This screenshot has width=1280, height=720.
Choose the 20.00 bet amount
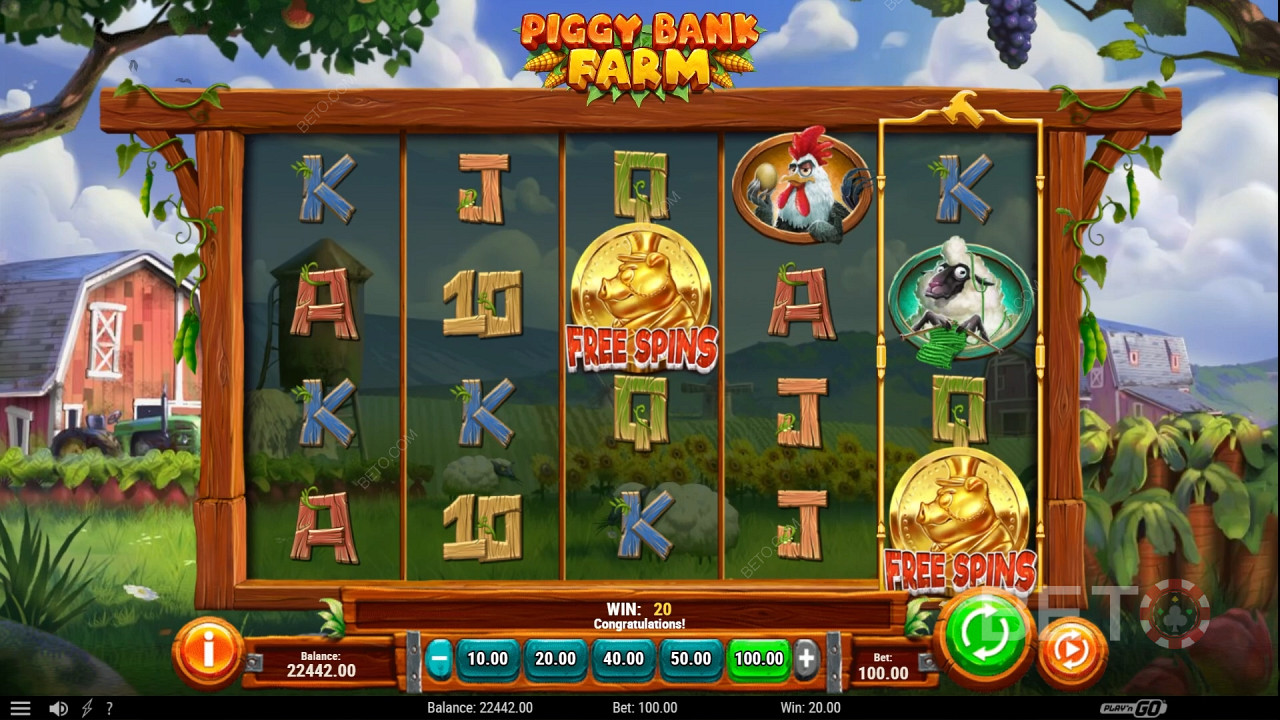[556, 659]
